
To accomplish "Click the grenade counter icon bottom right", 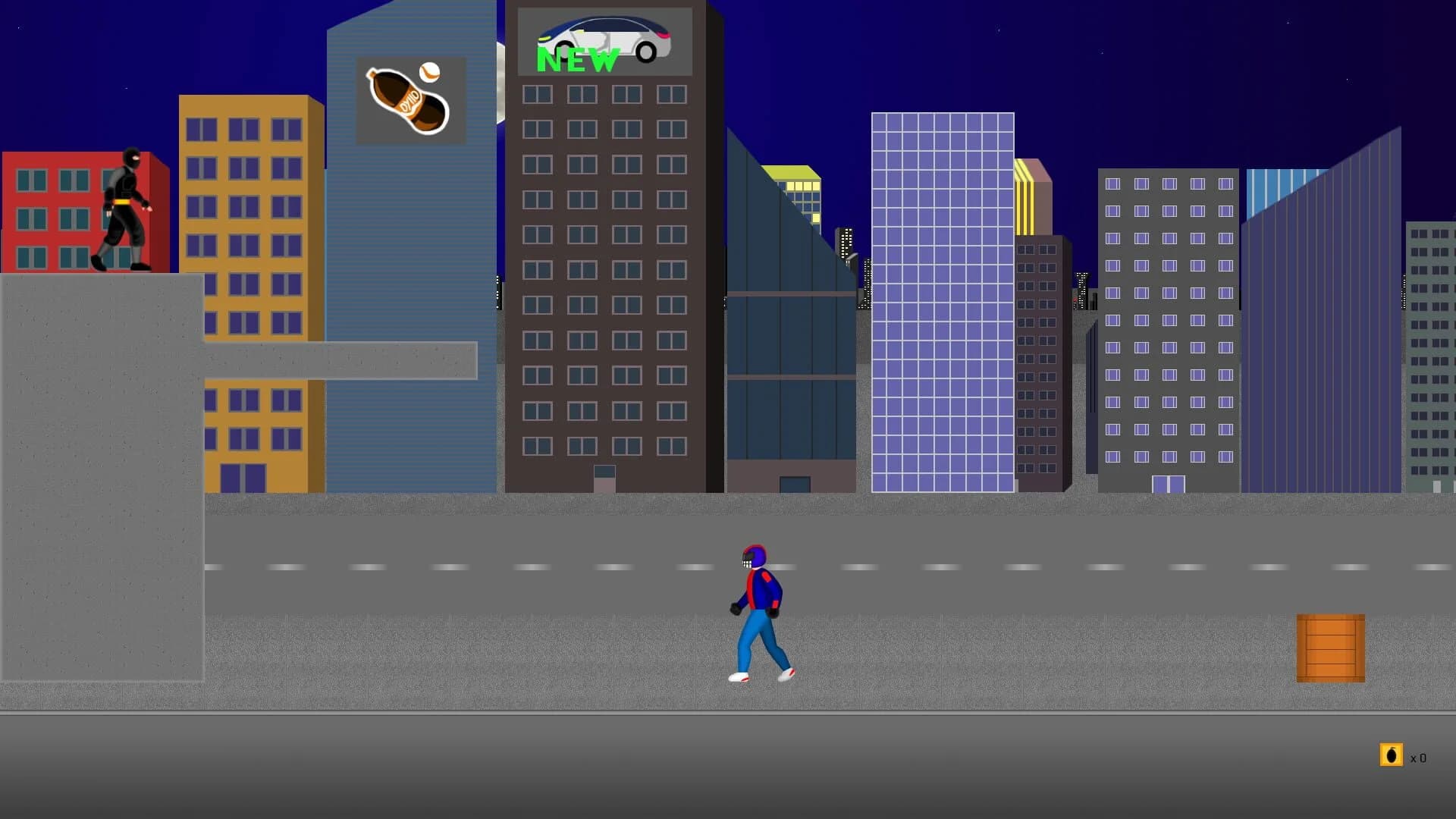I will click(1392, 755).
